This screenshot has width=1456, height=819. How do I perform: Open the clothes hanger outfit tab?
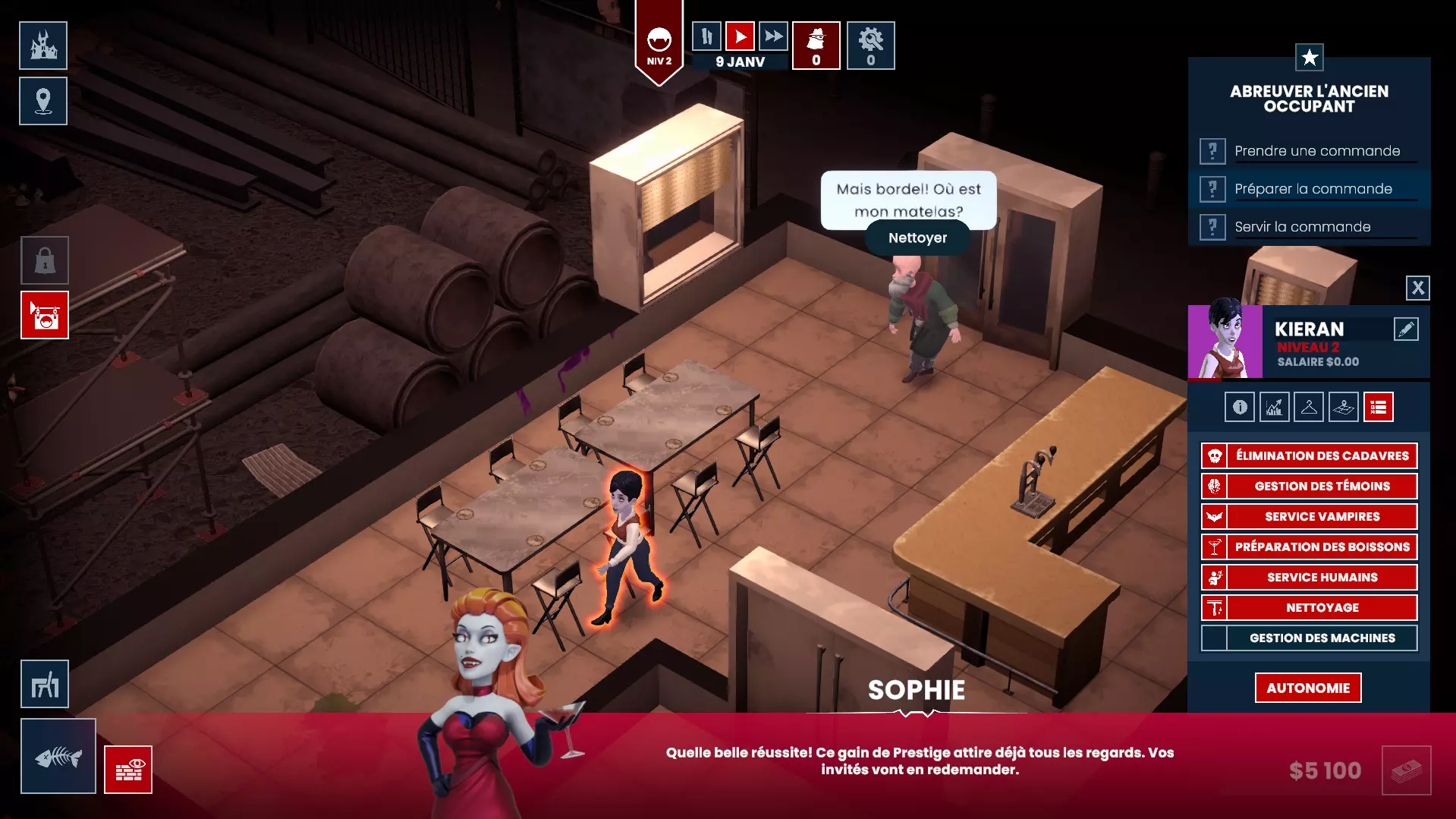point(1309,407)
